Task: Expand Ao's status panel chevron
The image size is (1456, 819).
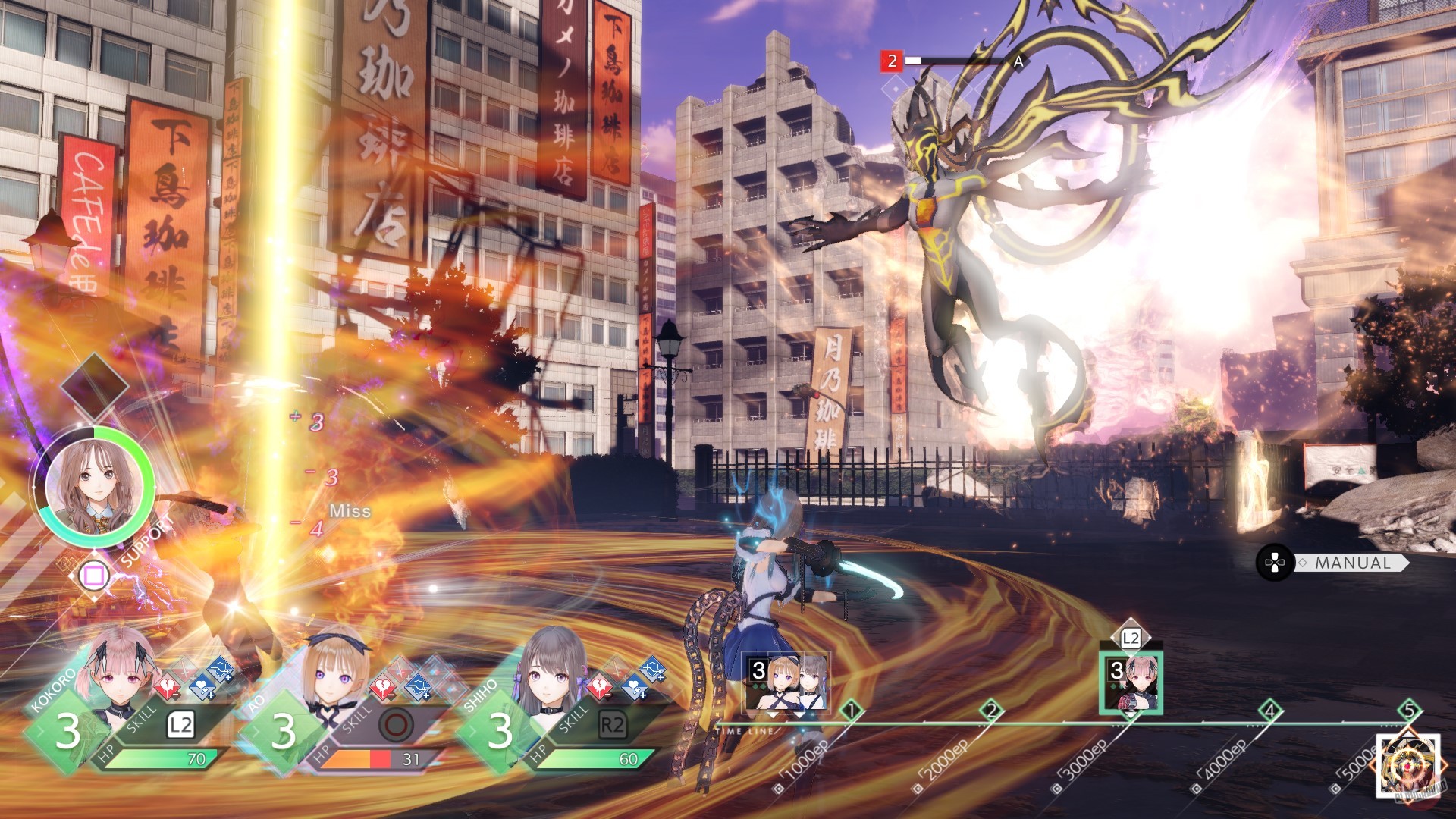Action: click(x=256, y=730)
